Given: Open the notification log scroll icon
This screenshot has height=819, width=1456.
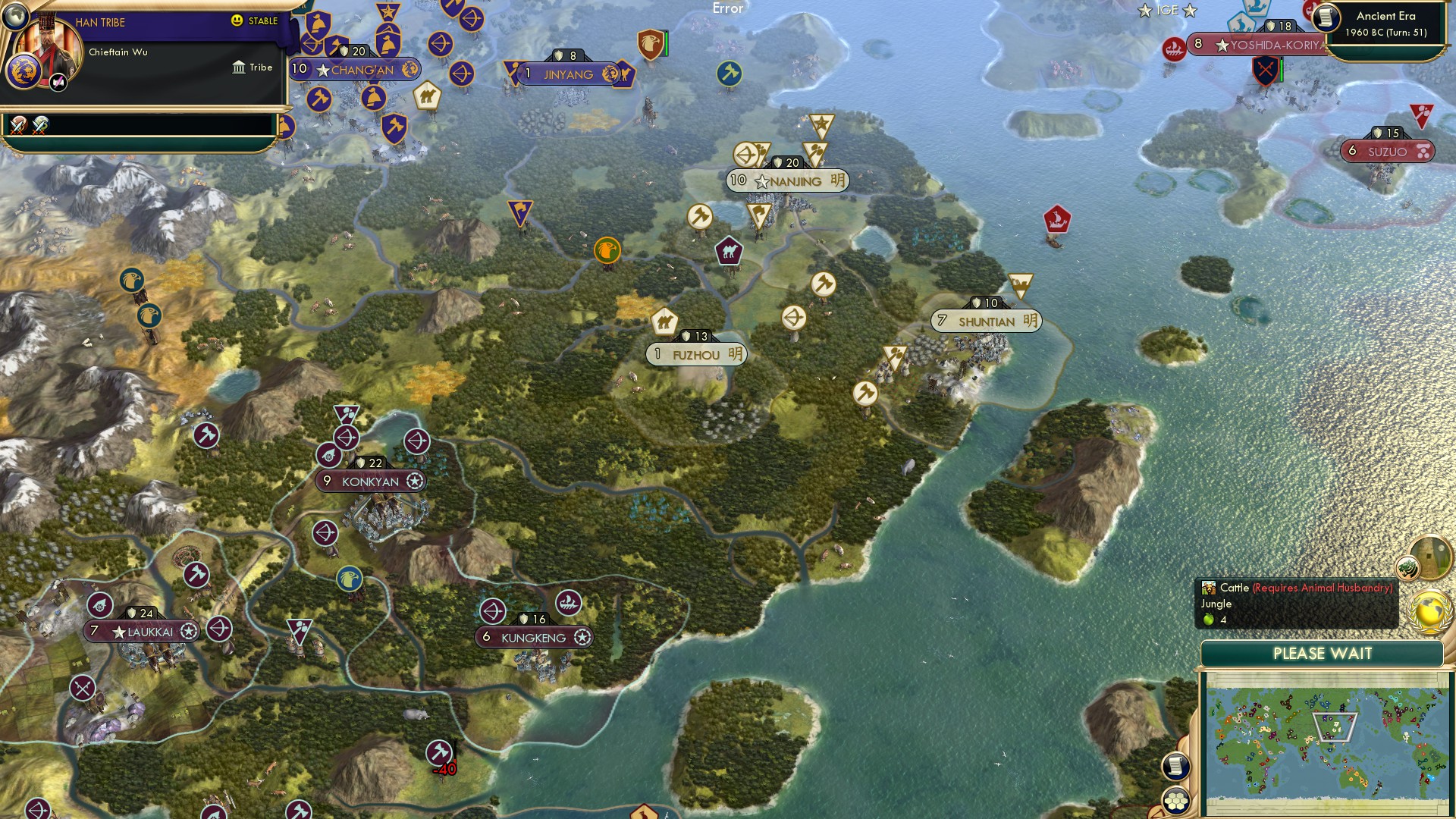Looking at the screenshot, I should [x=1176, y=766].
